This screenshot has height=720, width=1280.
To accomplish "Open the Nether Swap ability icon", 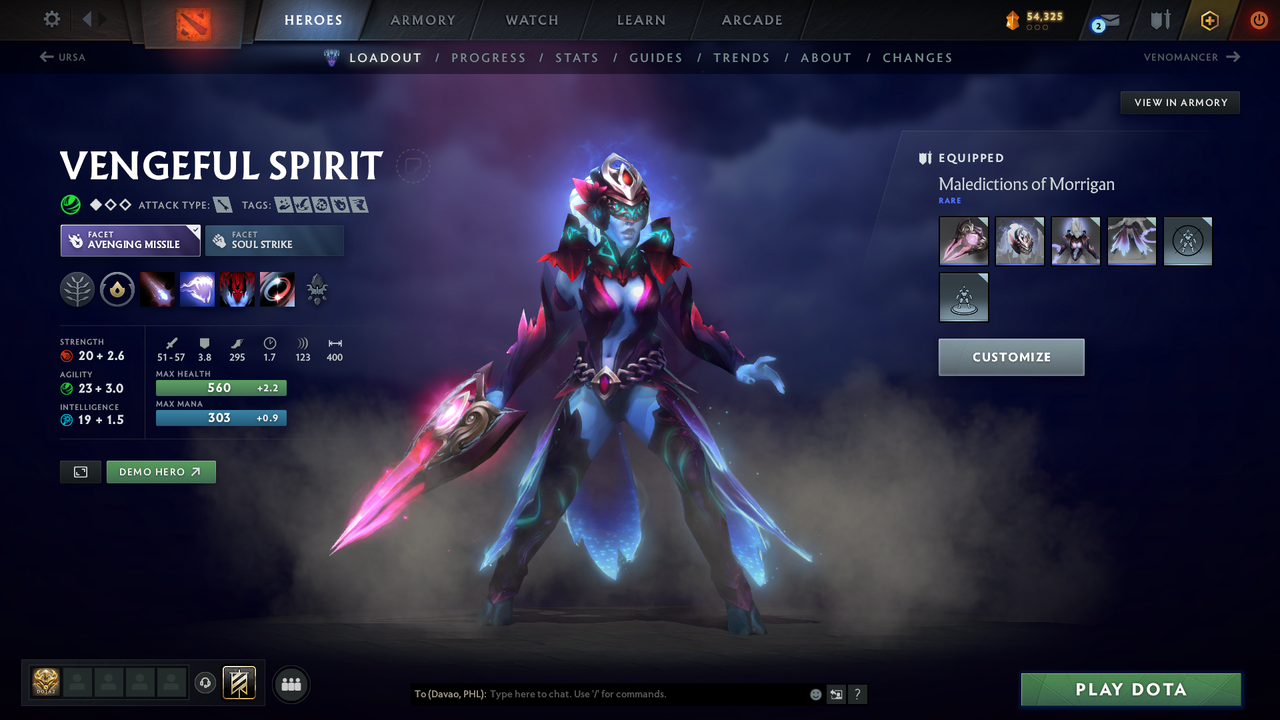I will pos(277,290).
